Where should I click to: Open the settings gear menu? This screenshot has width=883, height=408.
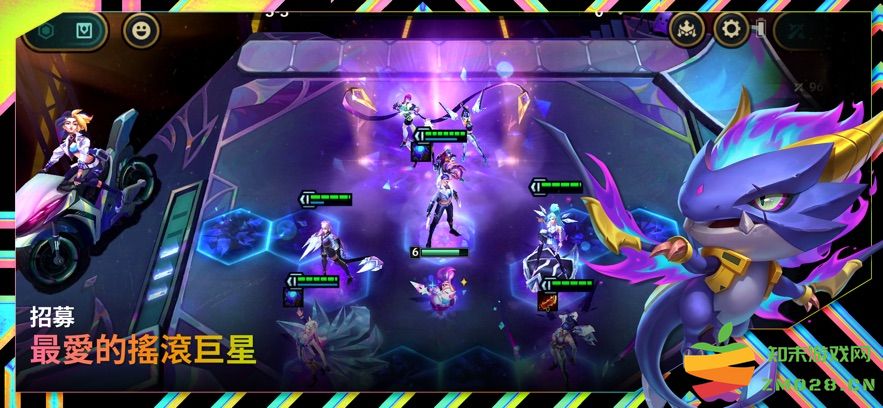click(x=731, y=29)
